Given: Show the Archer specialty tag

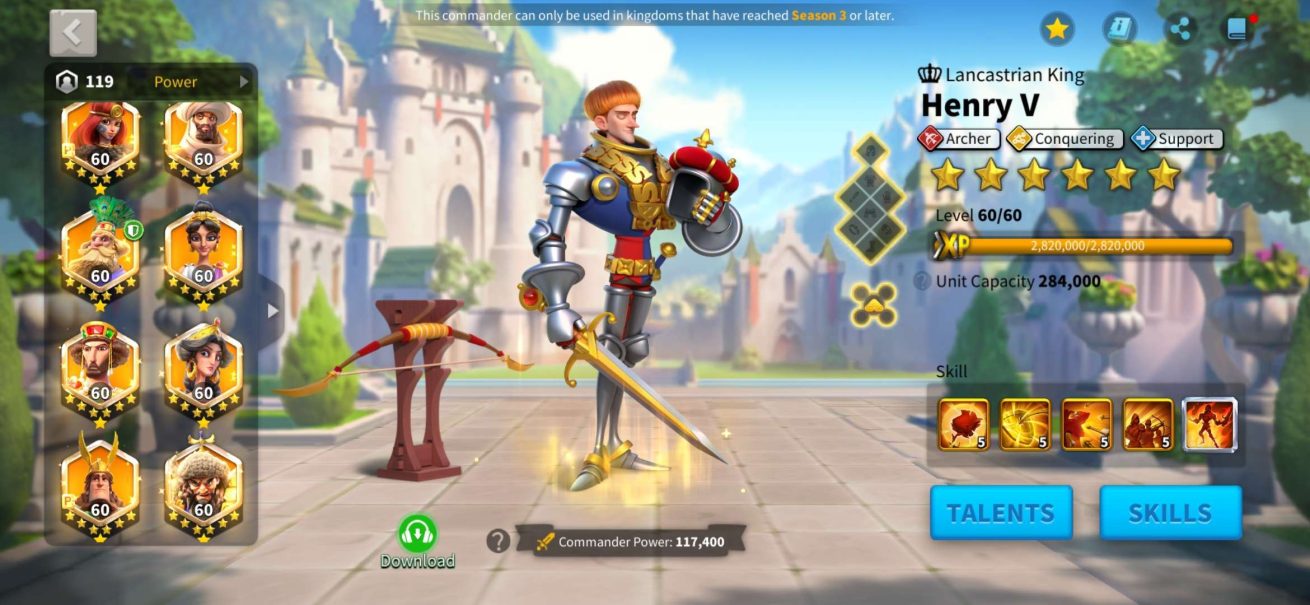Looking at the screenshot, I should [x=956, y=139].
